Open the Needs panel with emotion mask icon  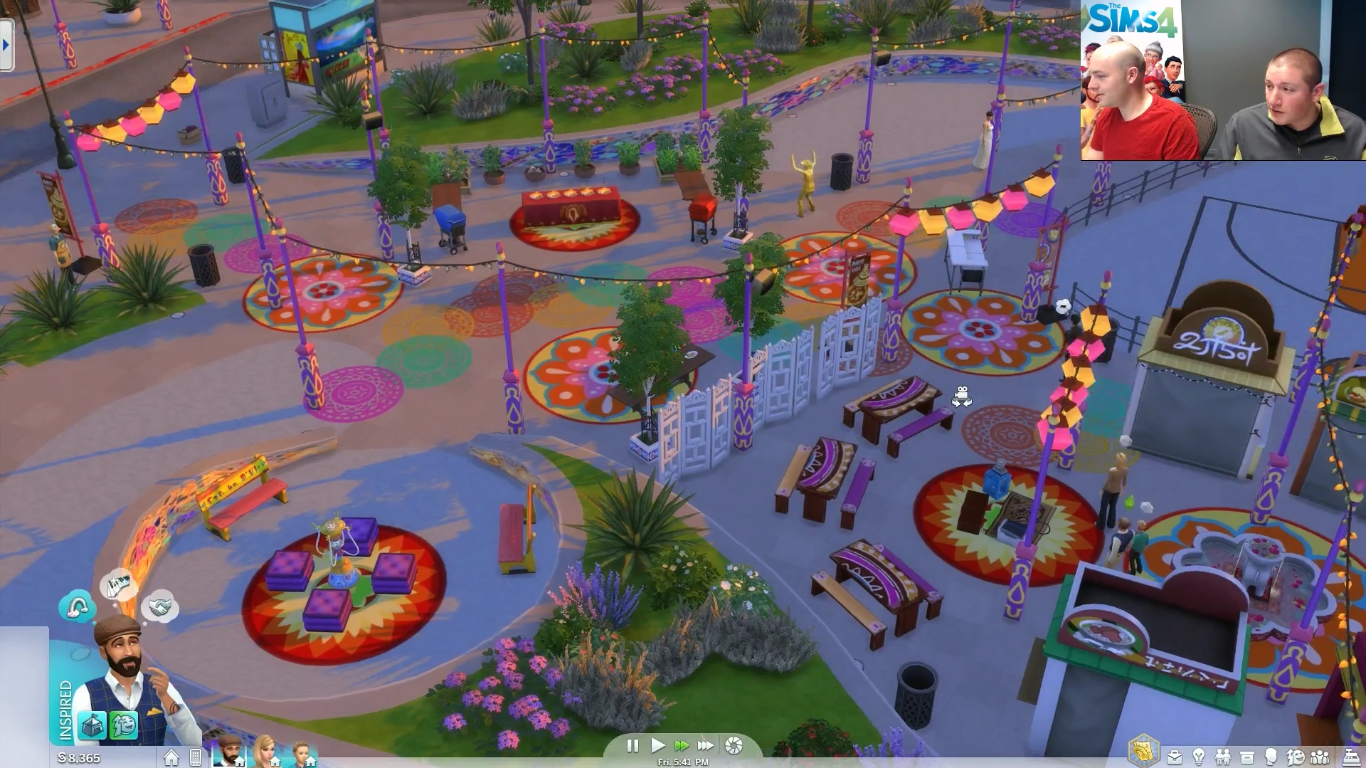coord(1296,757)
